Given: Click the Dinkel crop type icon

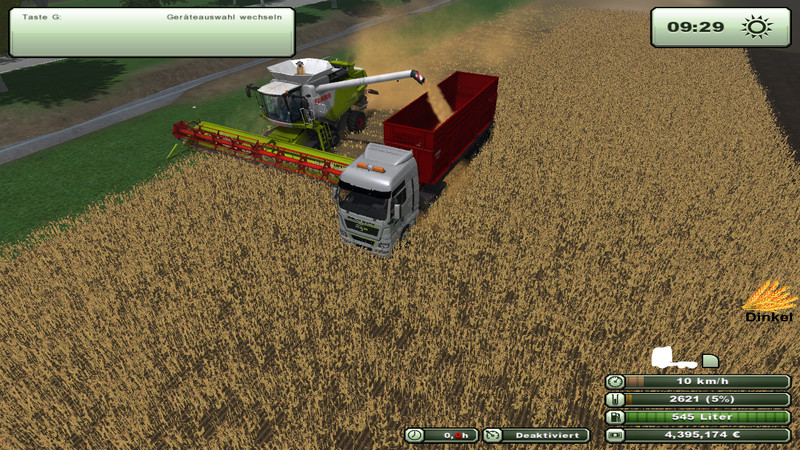Looking at the screenshot, I should 768,297.
